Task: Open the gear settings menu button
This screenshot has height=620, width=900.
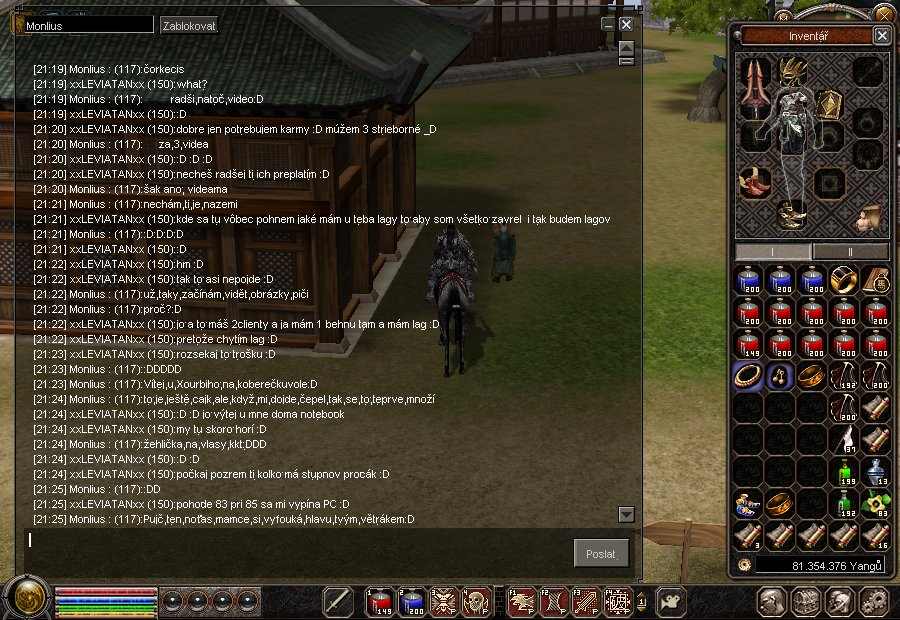Action: (x=873, y=601)
